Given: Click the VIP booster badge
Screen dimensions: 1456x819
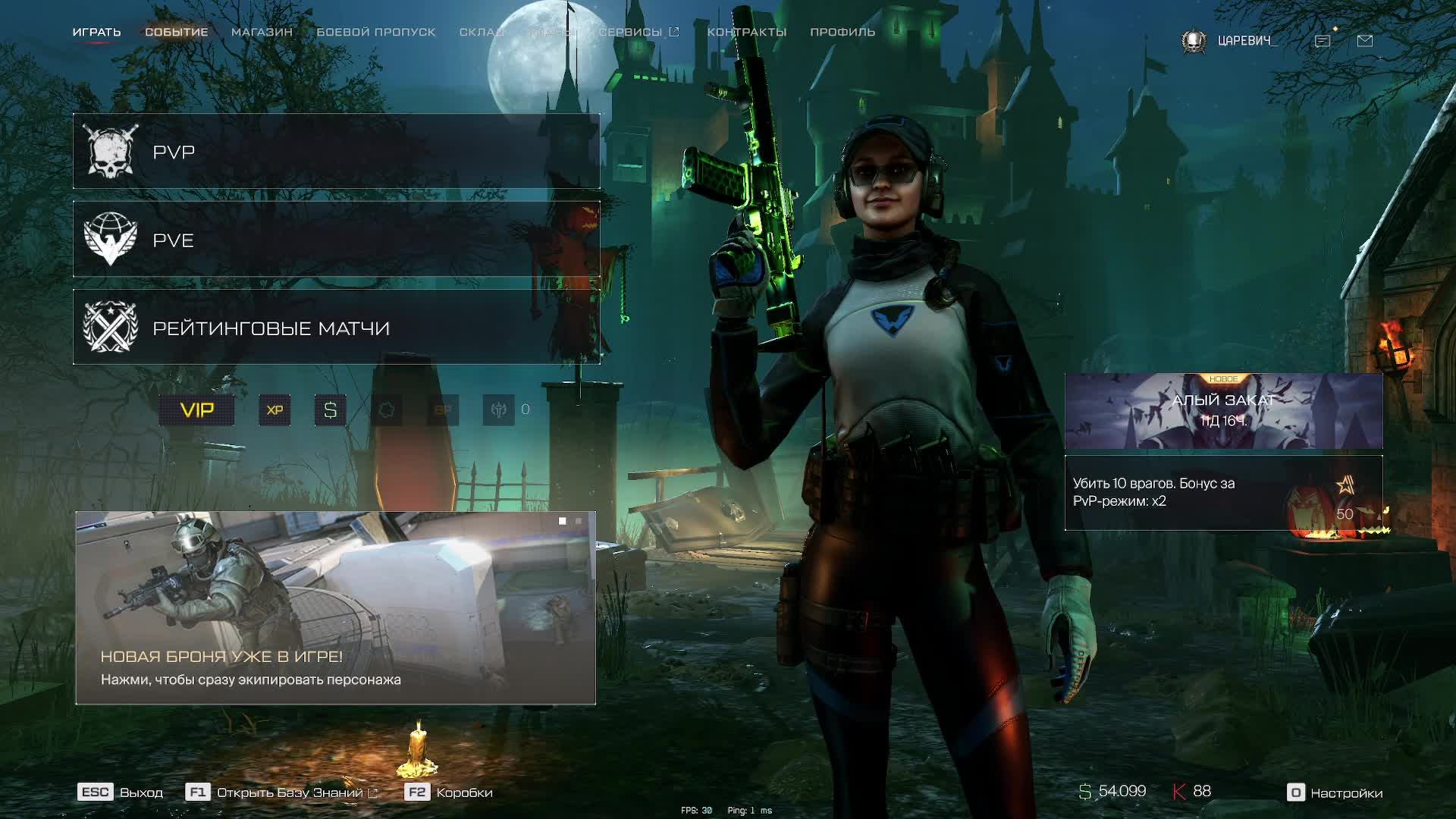Looking at the screenshot, I should click(197, 410).
